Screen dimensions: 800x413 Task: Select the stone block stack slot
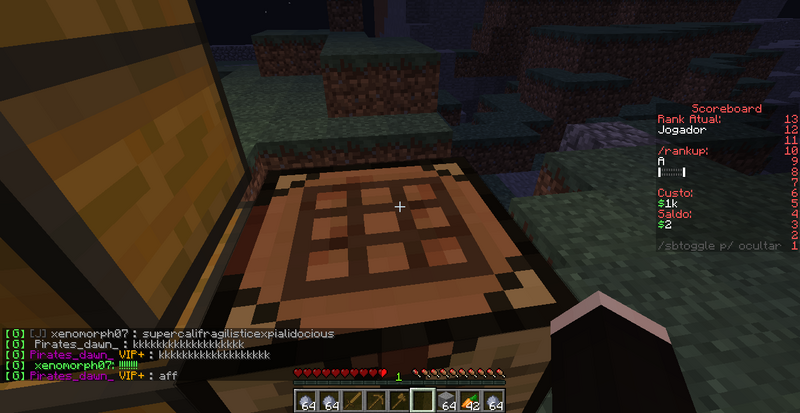point(445,401)
